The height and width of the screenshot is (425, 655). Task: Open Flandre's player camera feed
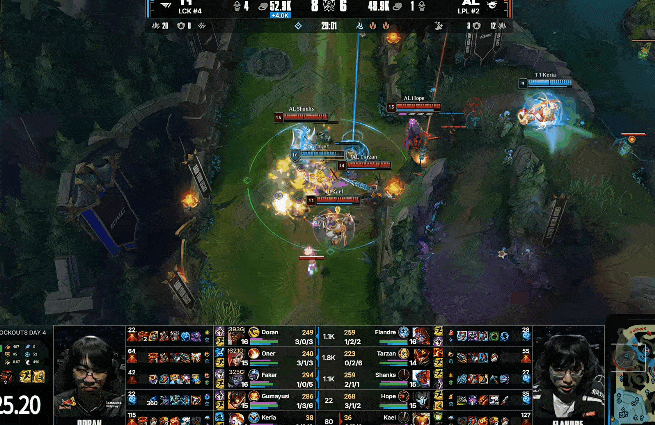click(567, 375)
